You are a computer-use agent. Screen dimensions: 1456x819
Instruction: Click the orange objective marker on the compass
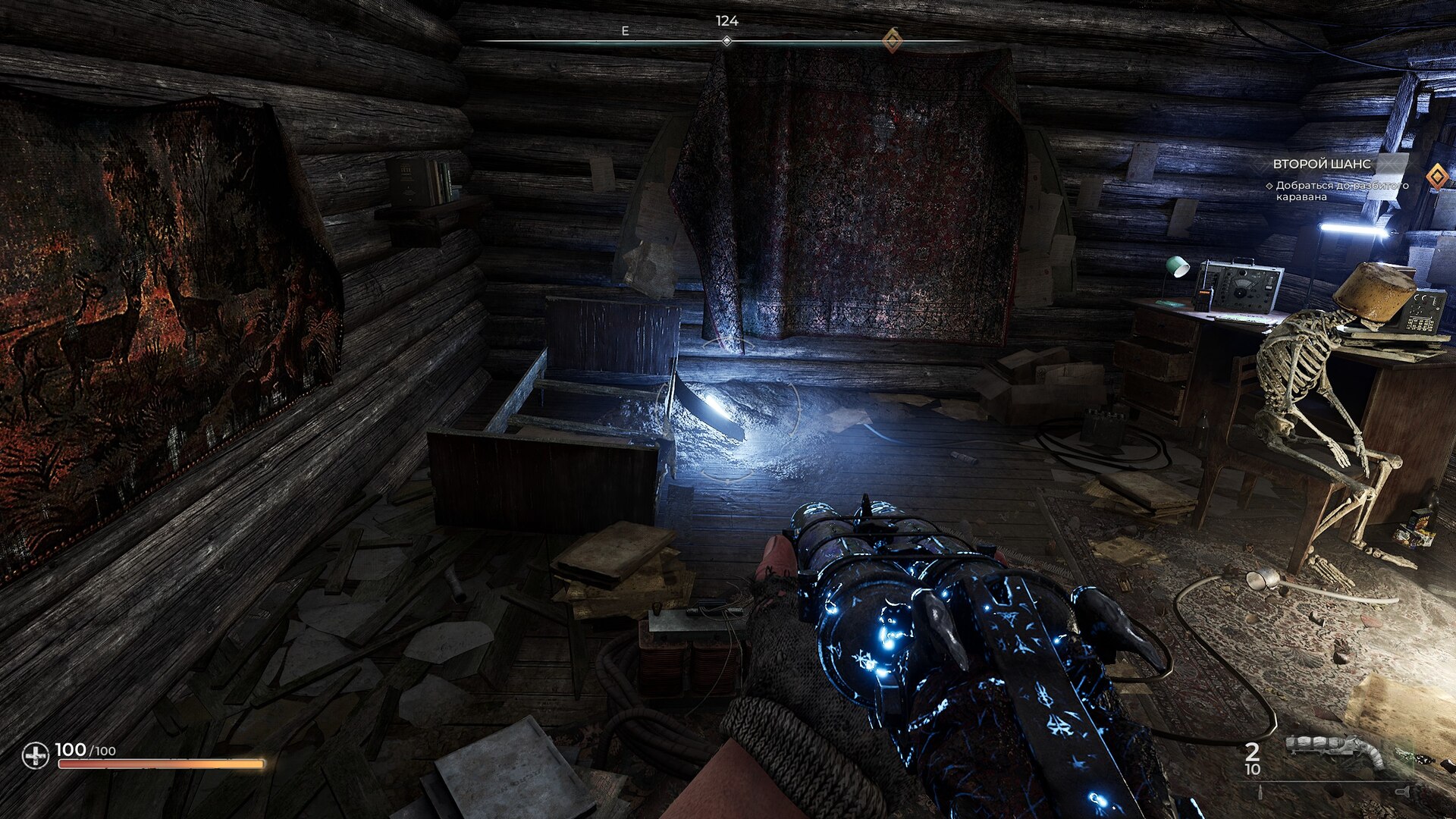tap(893, 40)
